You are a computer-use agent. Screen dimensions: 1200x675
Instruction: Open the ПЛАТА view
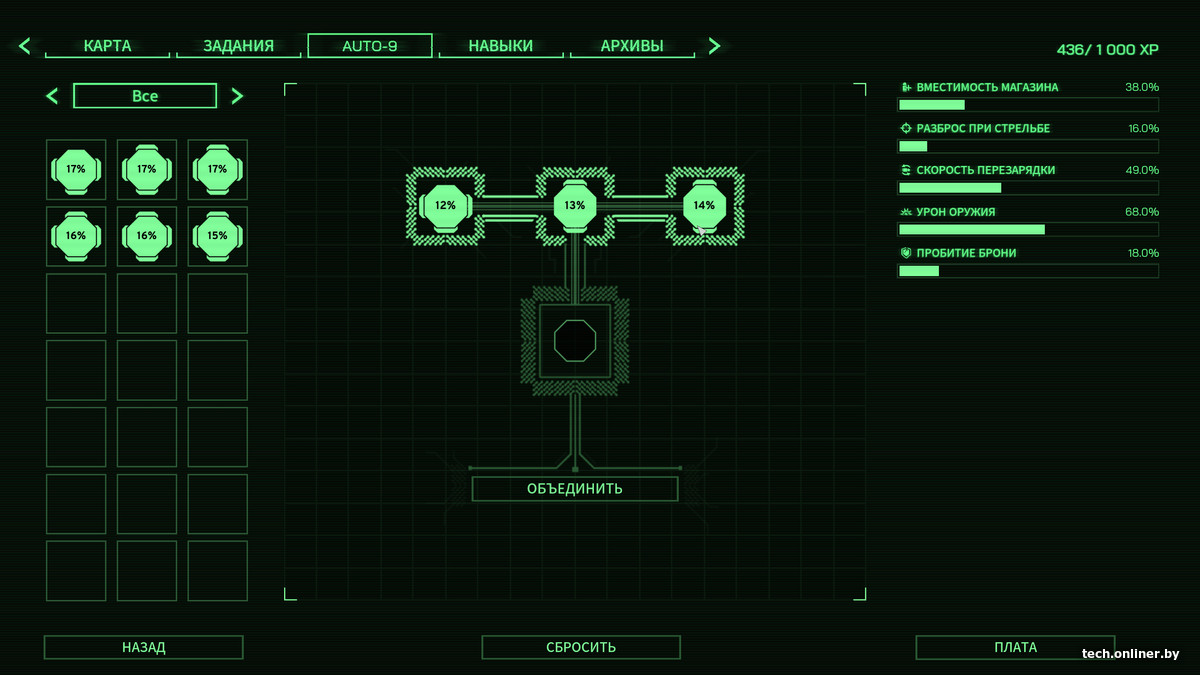(x=1015, y=647)
